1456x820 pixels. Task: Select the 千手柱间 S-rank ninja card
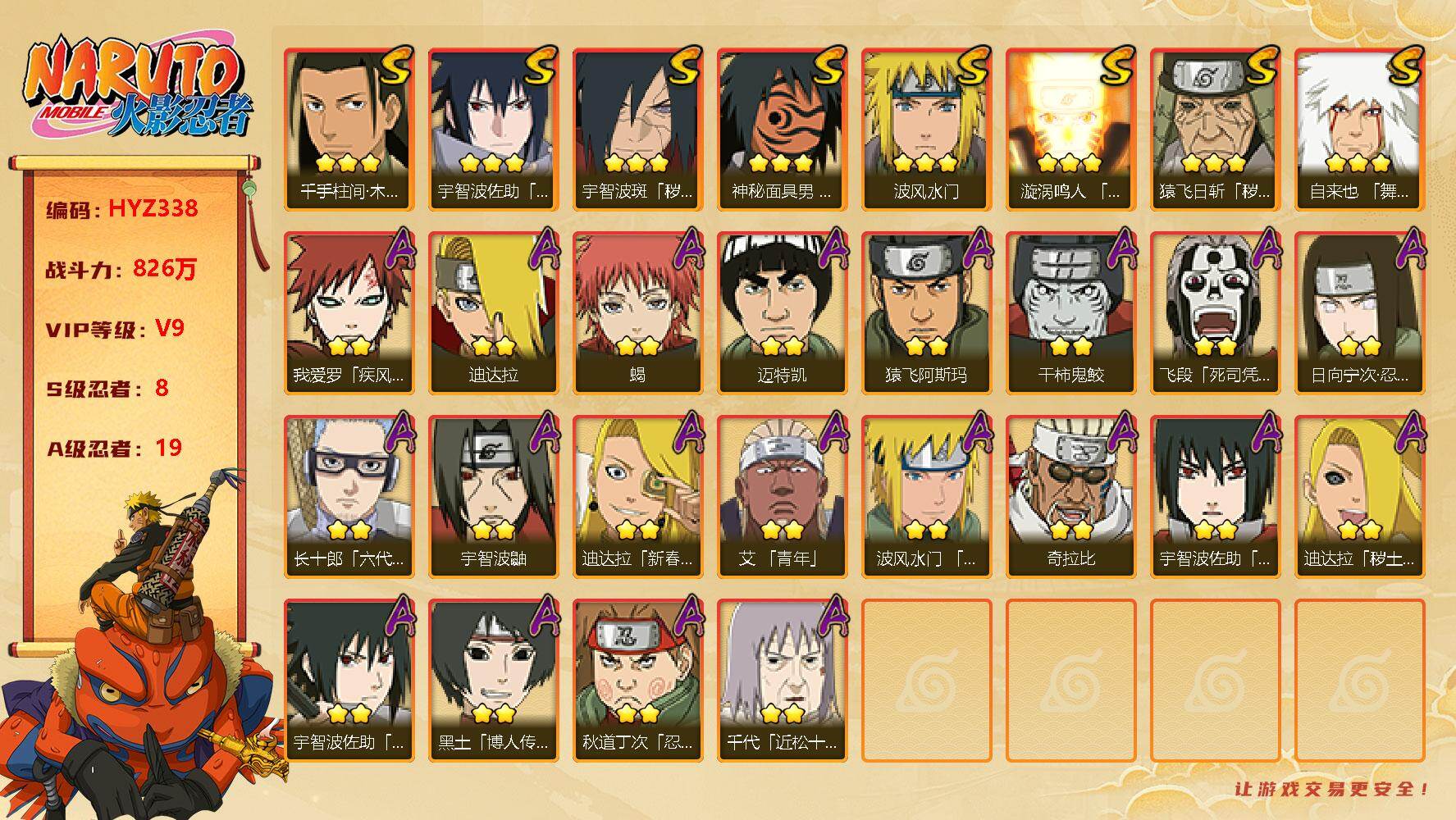[349, 129]
